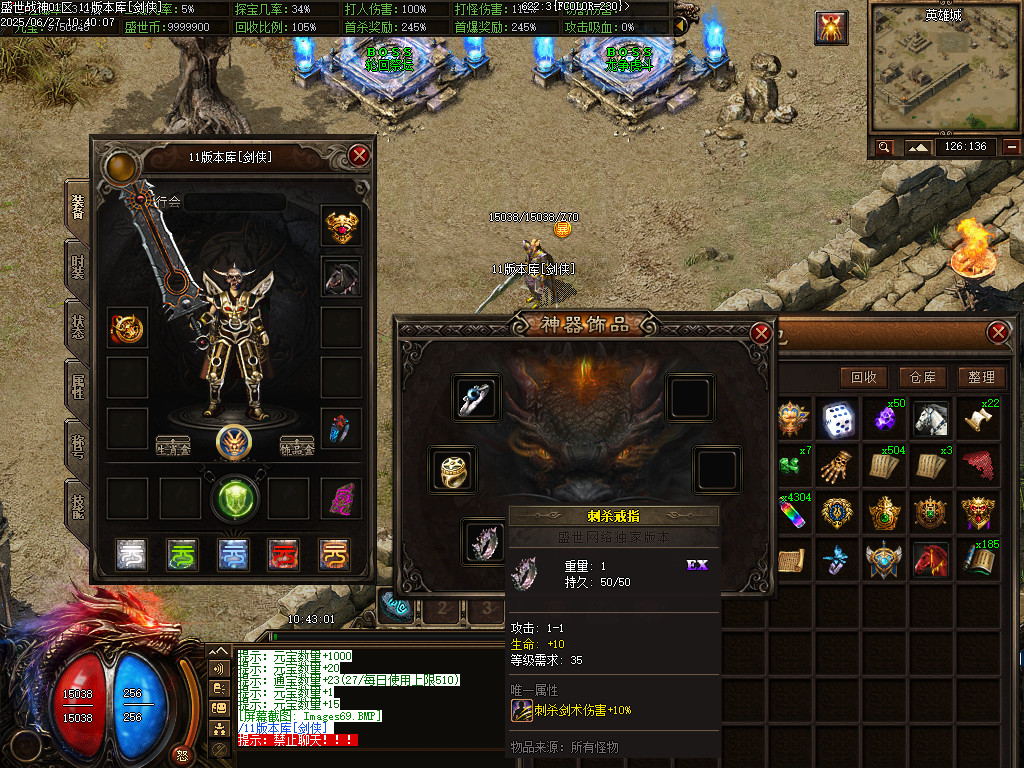The height and width of the screenshot is (768, 1024).
Task: Close the character equipment window
Action: [360, 155]
